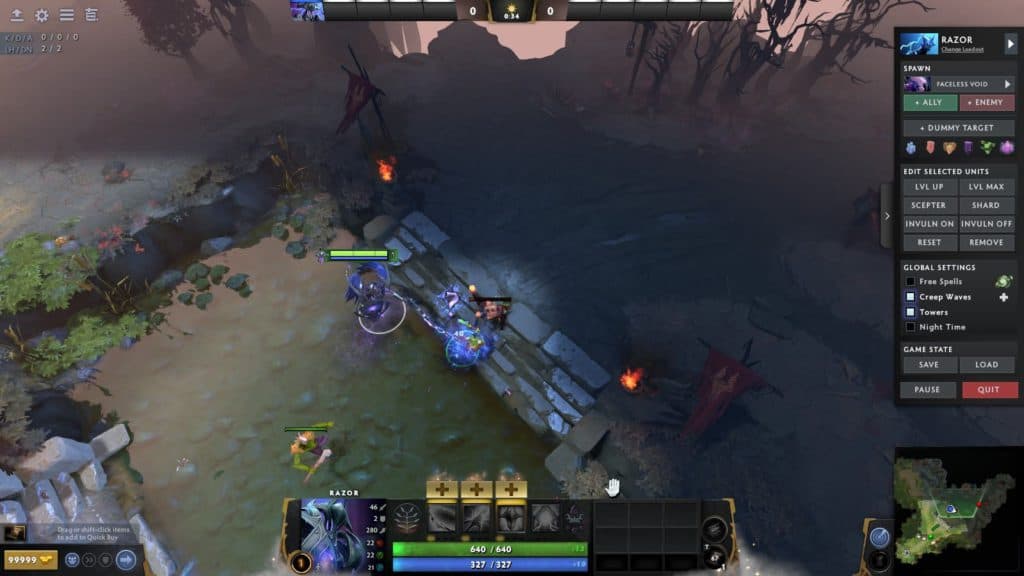The image size is (1024, 576).
Task: Give the selected unit a Scepter
Action: (929, 205)
